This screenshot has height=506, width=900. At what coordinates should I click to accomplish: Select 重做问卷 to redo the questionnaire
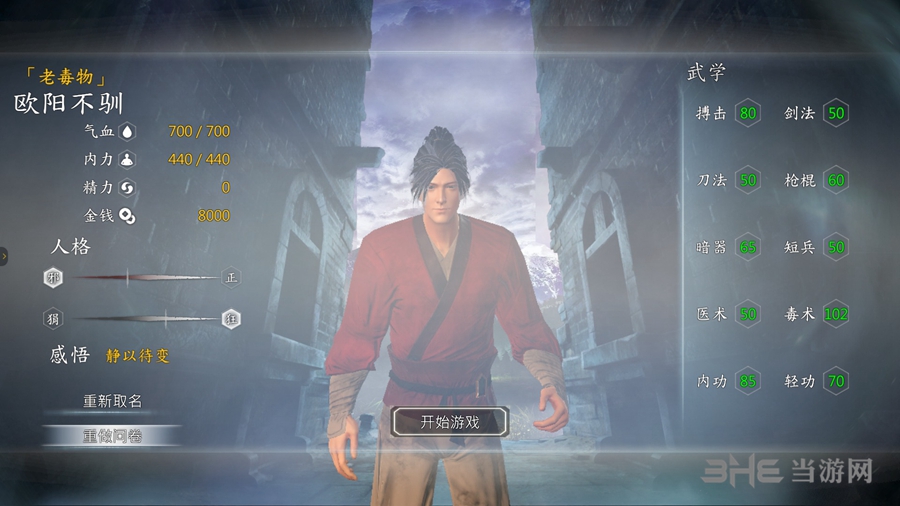[112, 435]
